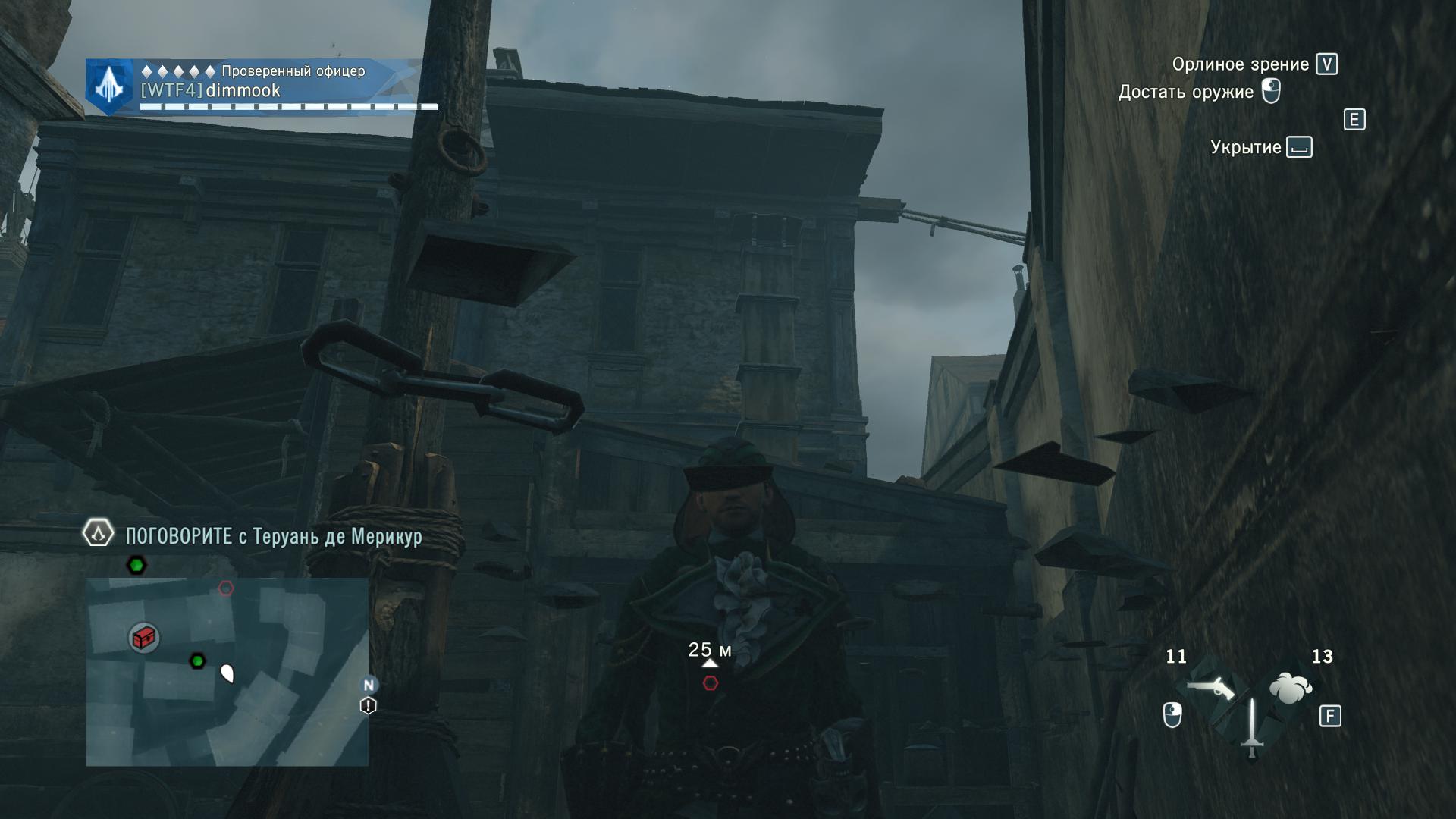This screenshot has width=1456, height=819.
Task: Click the red hexagon objective waypoint marker
Action: click(x=711, y=683)
